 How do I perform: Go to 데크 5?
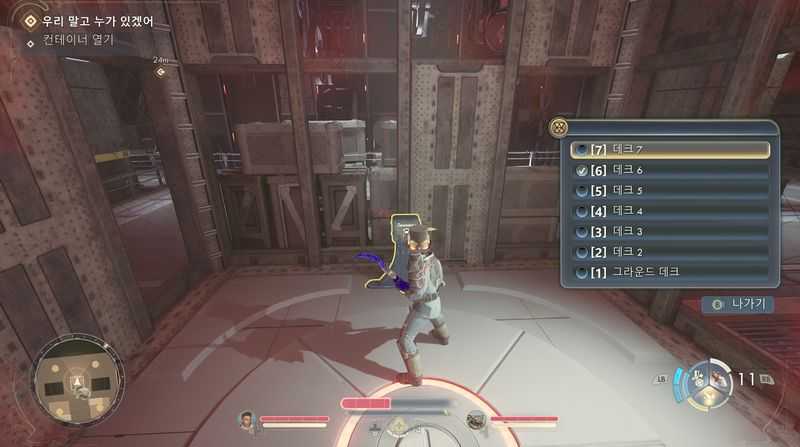click(x=670, y=191)
